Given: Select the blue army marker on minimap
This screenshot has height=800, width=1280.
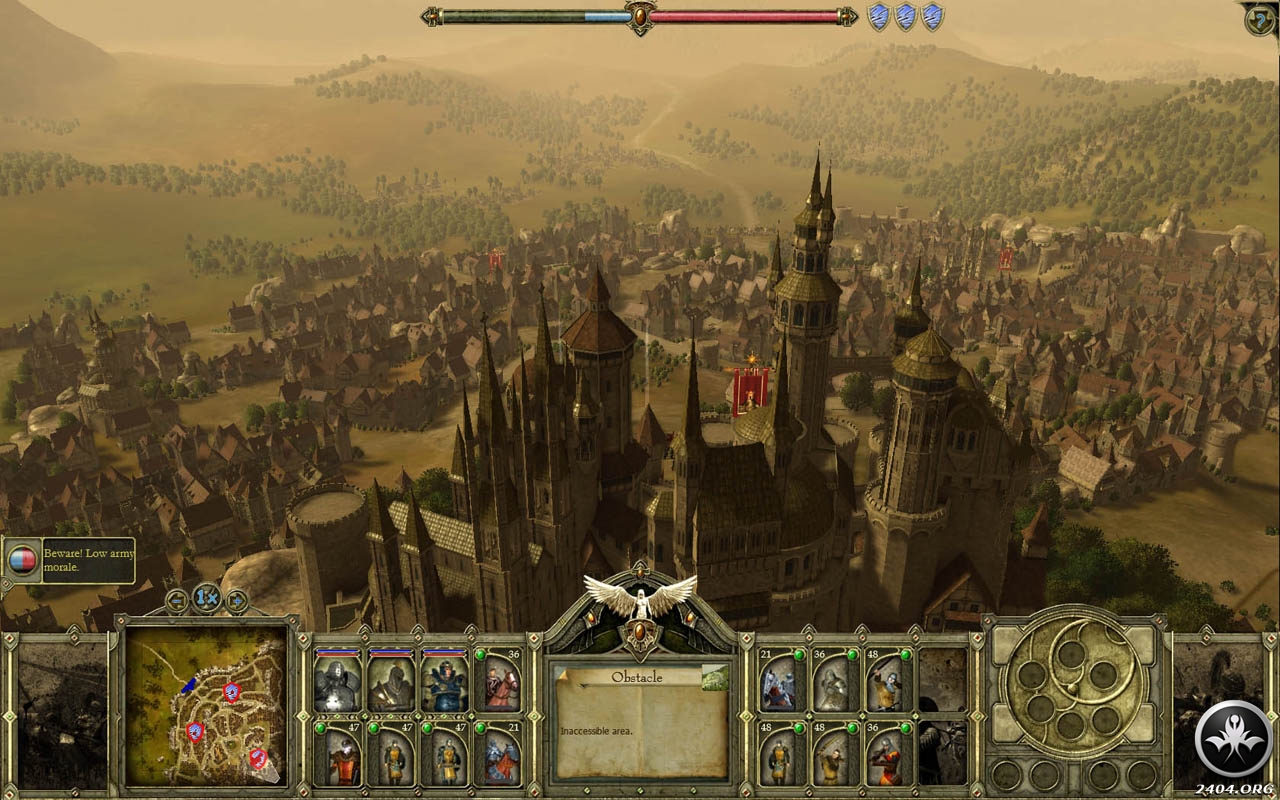Looking at the screenshot, I should tap(189, 685).
